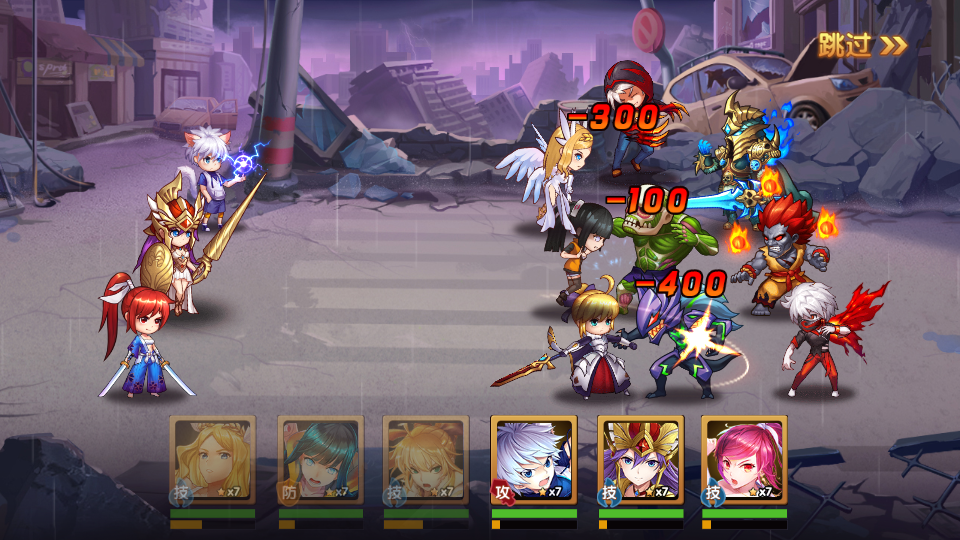Choose the blonde green-eyed hero portrait

(426, 459)
